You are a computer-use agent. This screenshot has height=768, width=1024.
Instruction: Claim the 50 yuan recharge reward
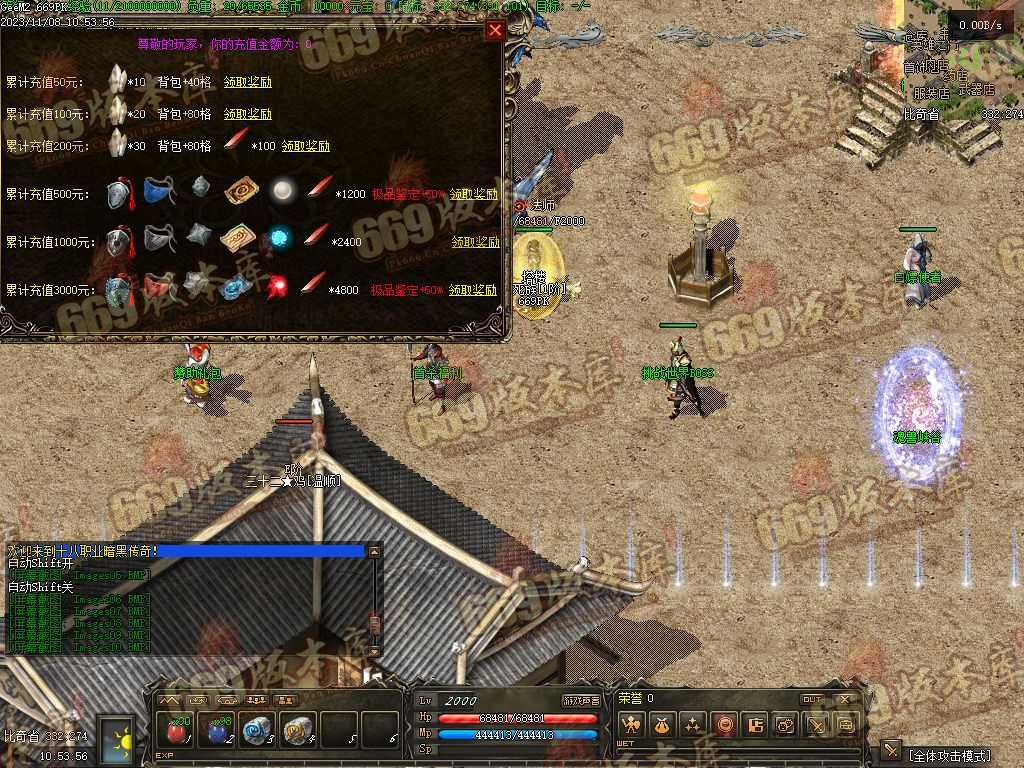(247, 82)
